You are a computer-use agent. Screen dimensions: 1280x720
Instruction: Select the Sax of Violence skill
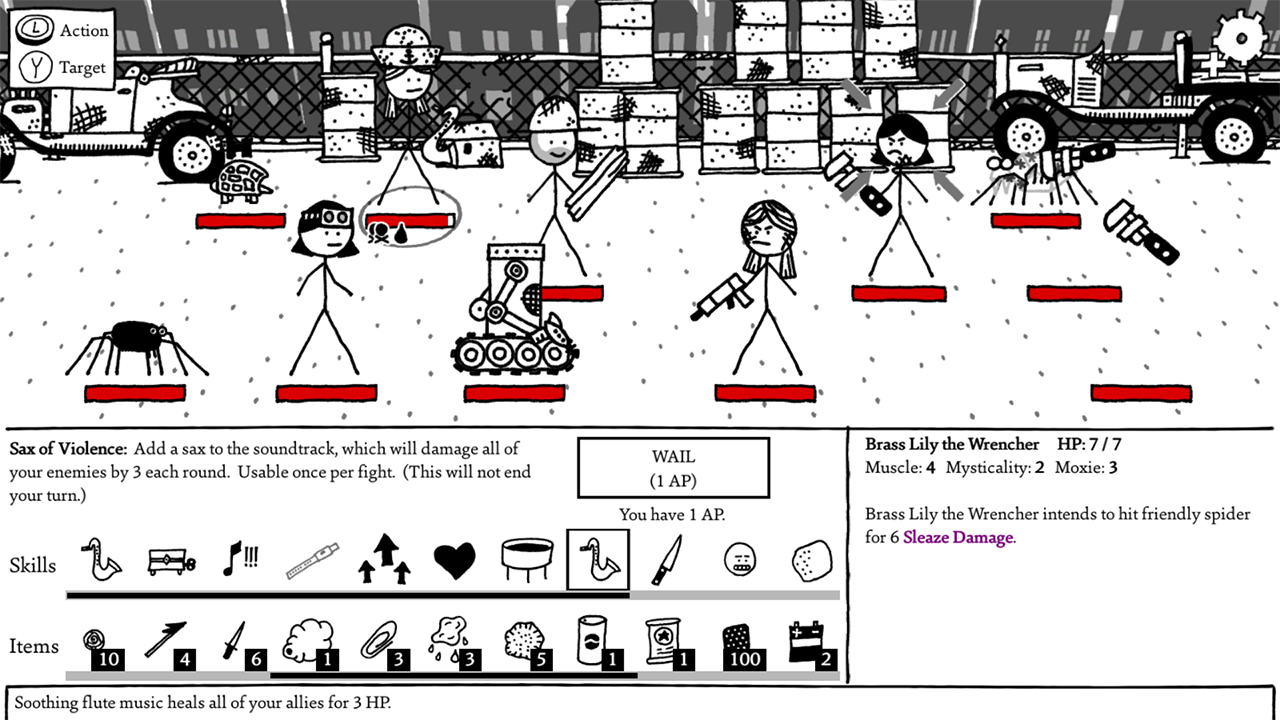coord(598,559)
